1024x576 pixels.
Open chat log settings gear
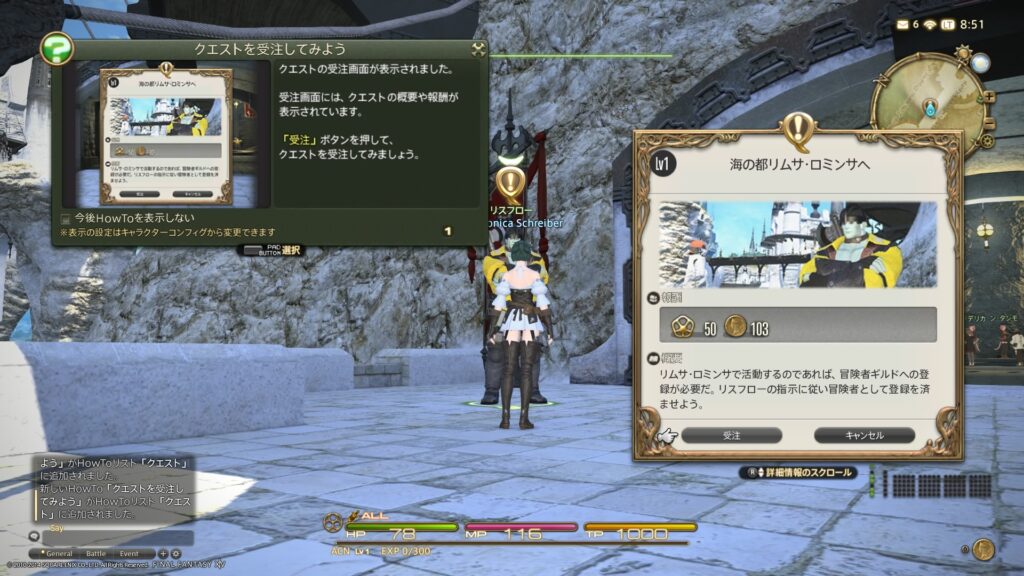point(176,553)
